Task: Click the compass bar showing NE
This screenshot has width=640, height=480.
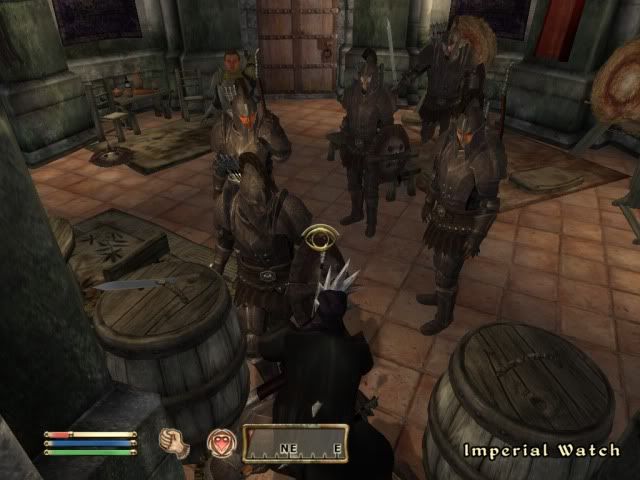Action: pos(295,443)
